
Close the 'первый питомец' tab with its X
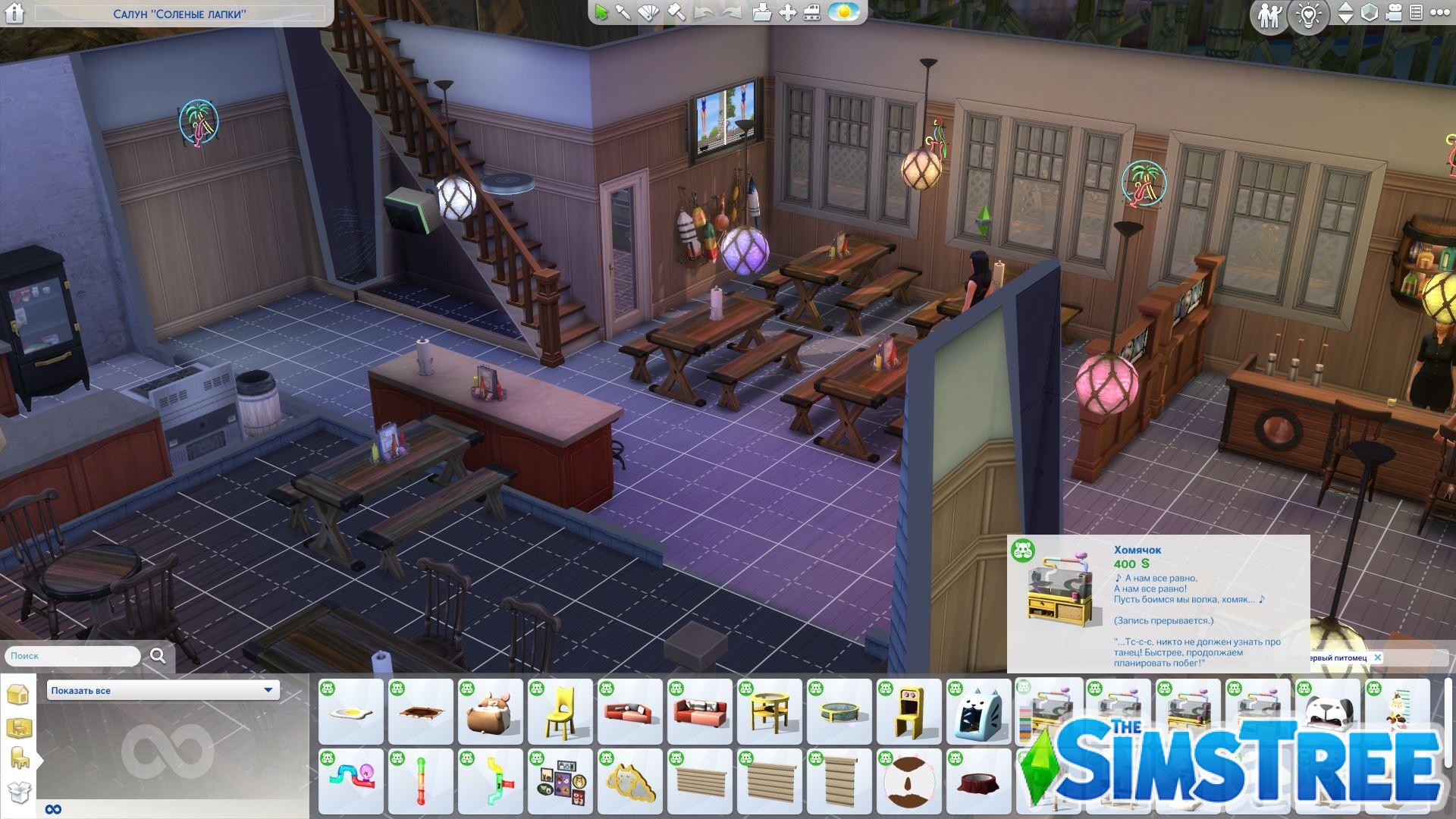click(1379, 658)
